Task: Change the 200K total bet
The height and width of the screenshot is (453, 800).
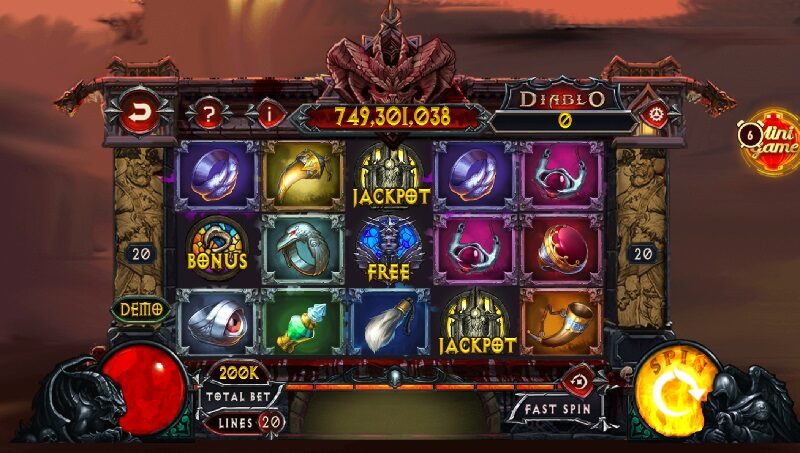Action: tap(240, 373)
